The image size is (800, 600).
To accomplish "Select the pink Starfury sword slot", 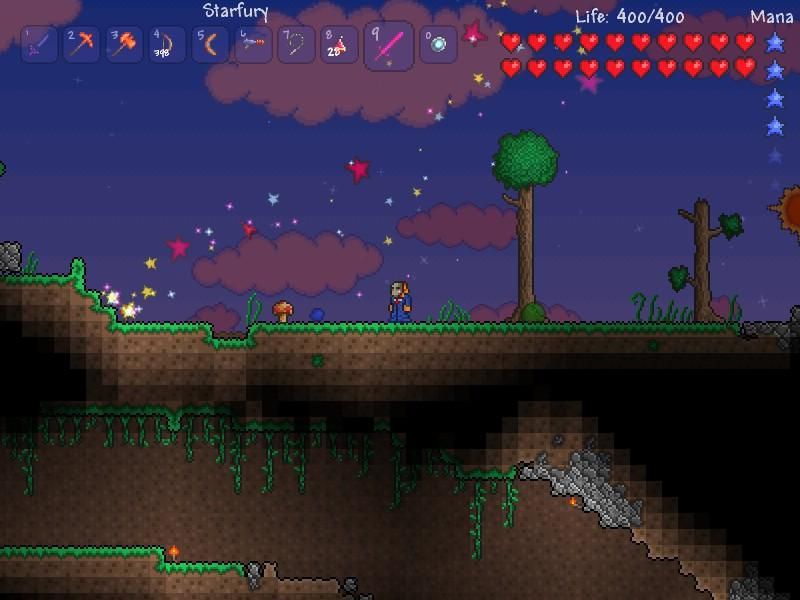I will (388, 46).
